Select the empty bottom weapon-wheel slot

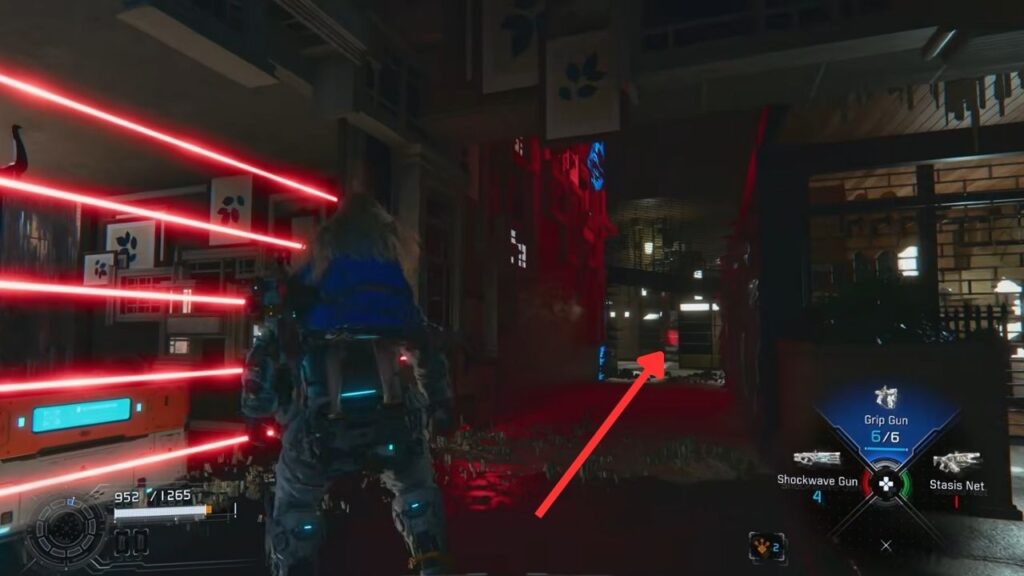pyautogui.click(x=886, y=545)
